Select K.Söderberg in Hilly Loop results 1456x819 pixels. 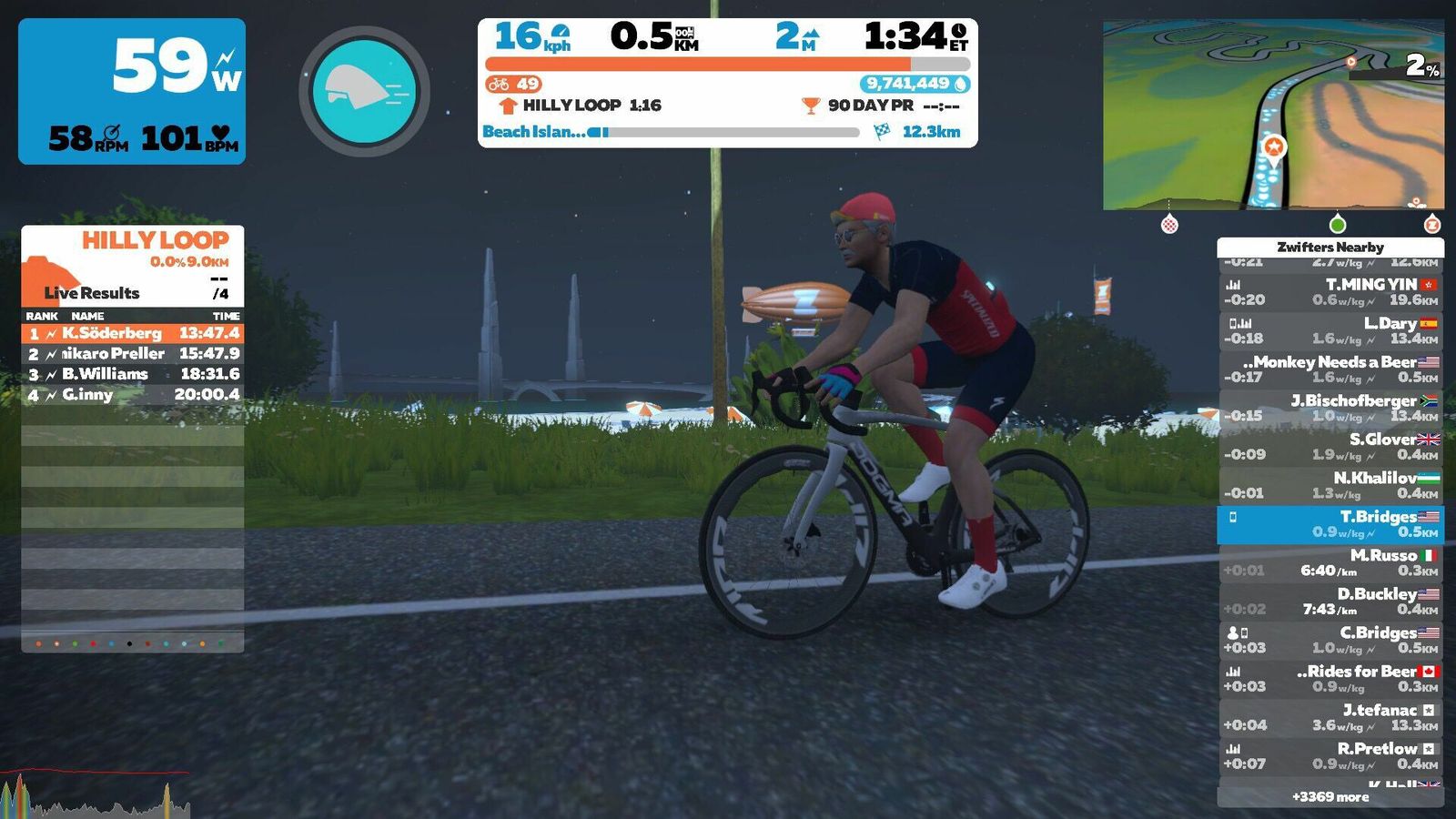(133, 333)
